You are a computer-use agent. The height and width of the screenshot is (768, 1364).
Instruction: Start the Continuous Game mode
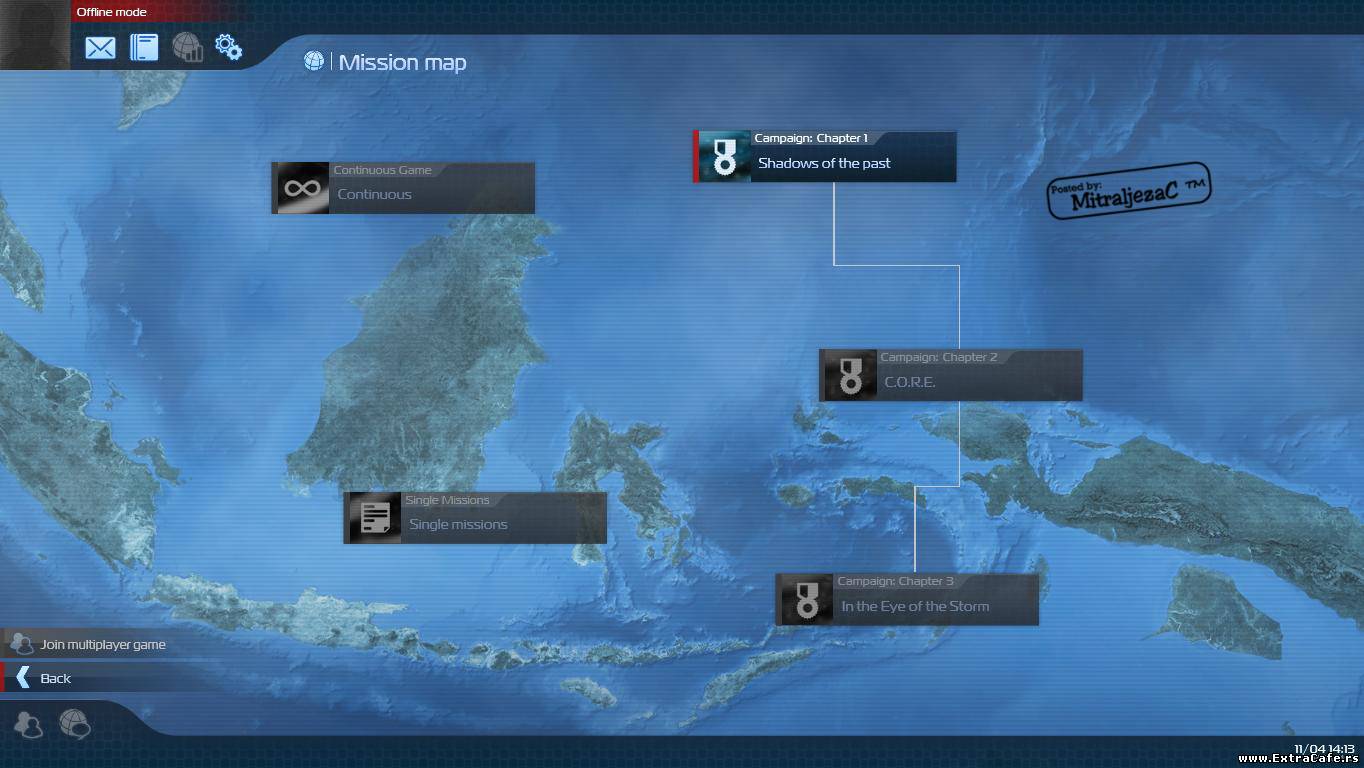[x=403, y=188]
